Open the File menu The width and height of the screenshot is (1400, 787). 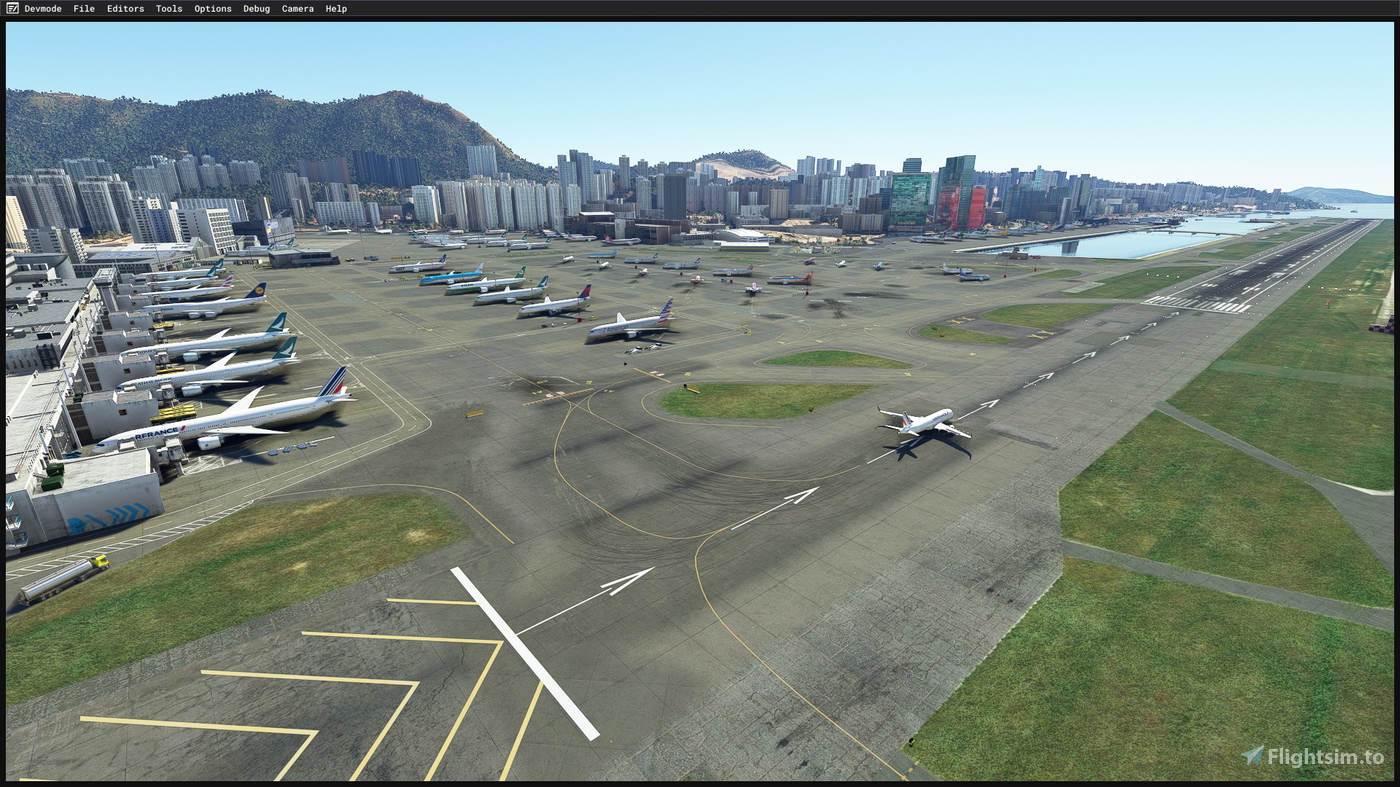(83, 8)
